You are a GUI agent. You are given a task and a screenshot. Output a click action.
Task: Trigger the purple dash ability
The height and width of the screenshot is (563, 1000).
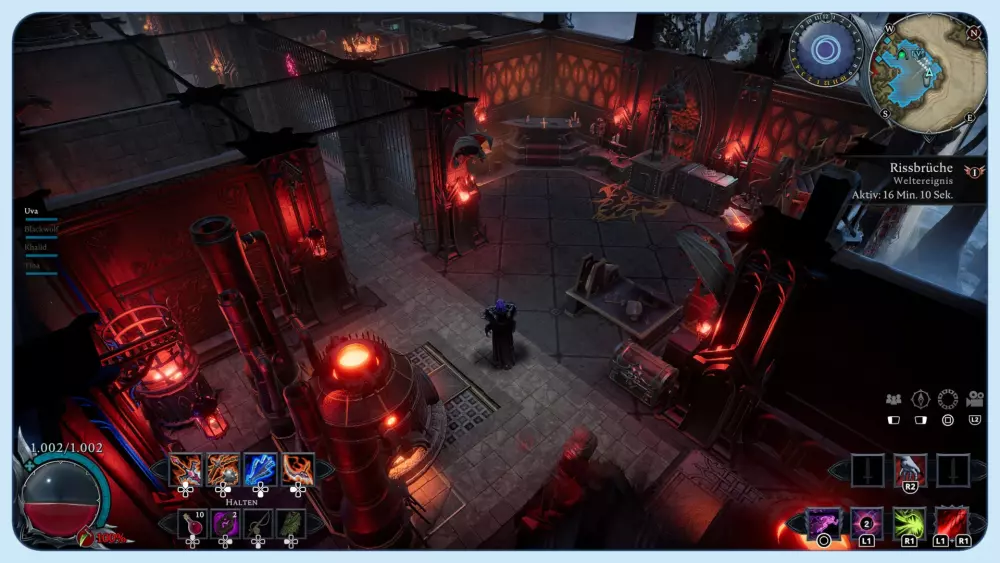(x=824, y=523)
